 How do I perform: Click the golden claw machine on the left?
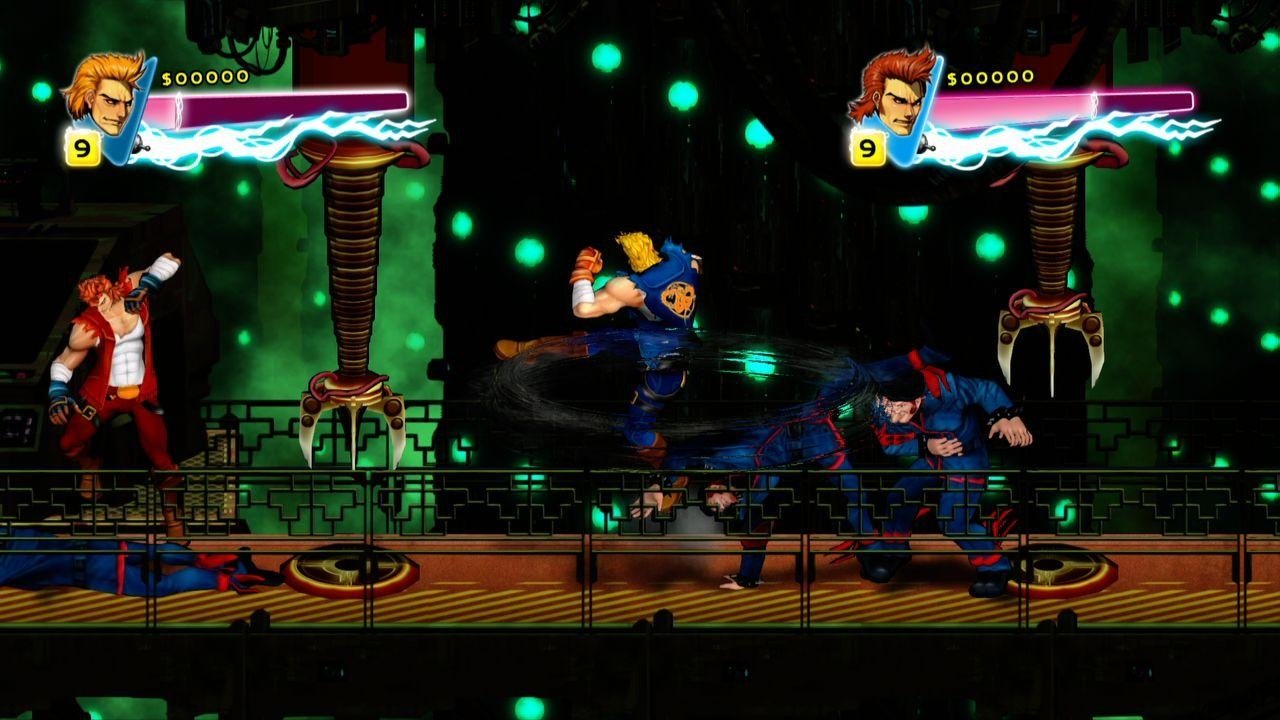[x=350, y=300]
